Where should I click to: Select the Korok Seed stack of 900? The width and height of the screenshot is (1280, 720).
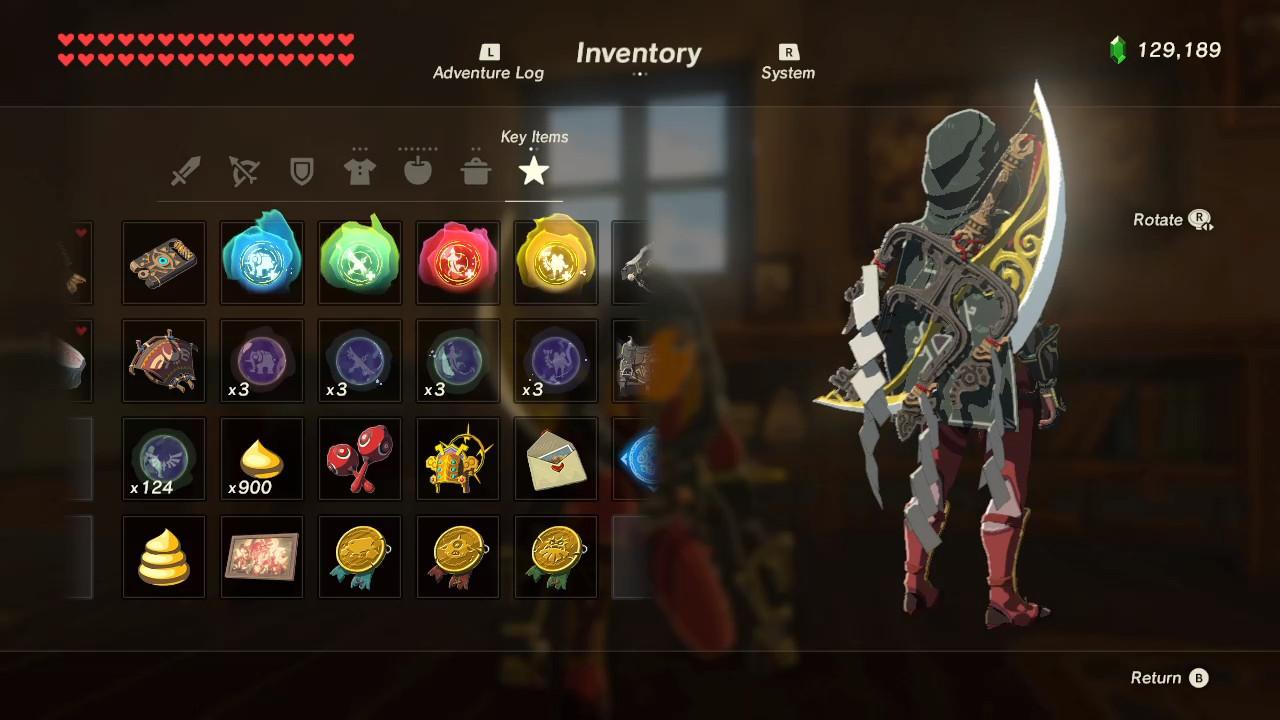pos(261,459)
